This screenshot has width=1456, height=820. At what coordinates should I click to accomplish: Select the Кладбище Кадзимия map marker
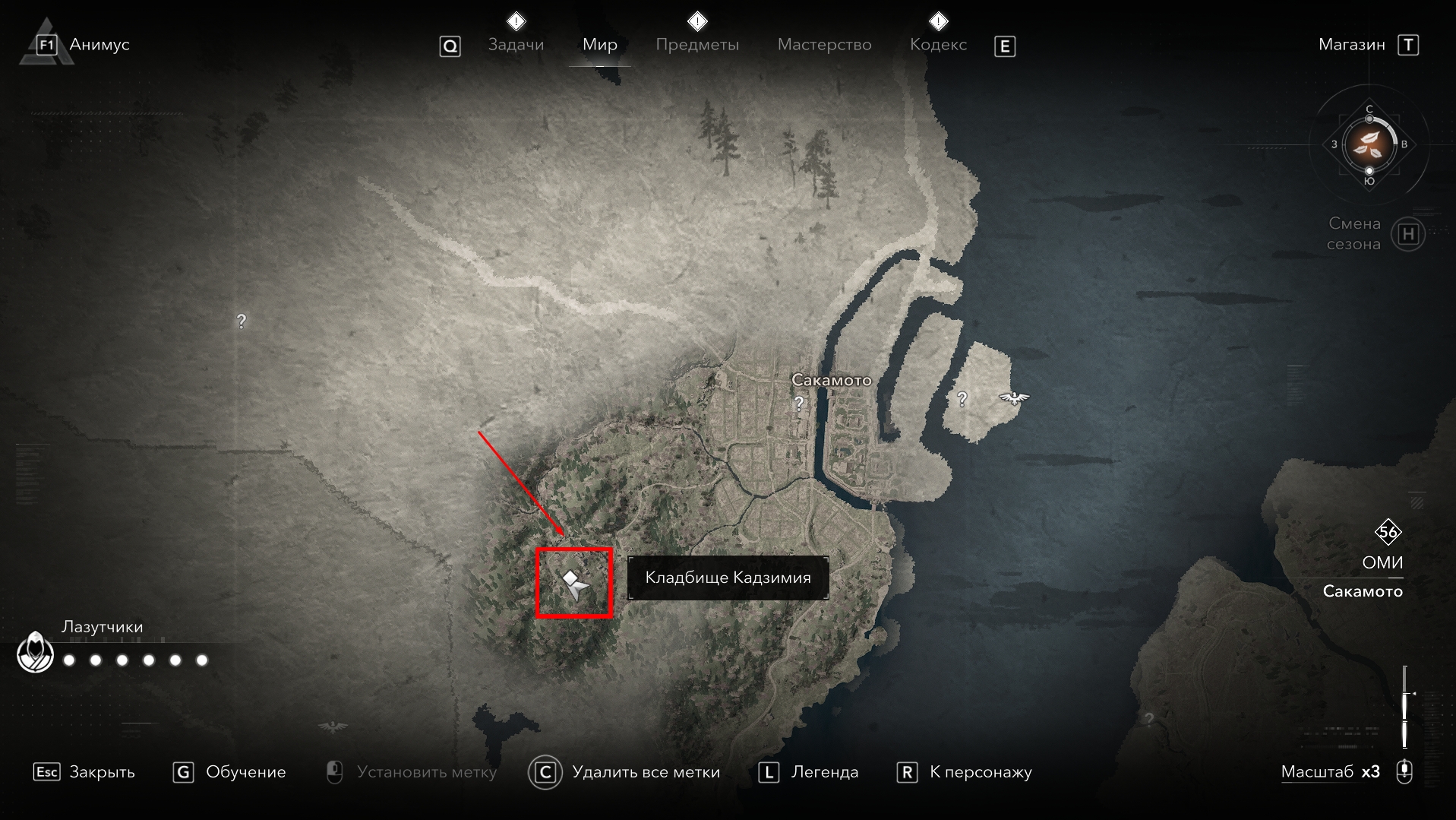575,584
